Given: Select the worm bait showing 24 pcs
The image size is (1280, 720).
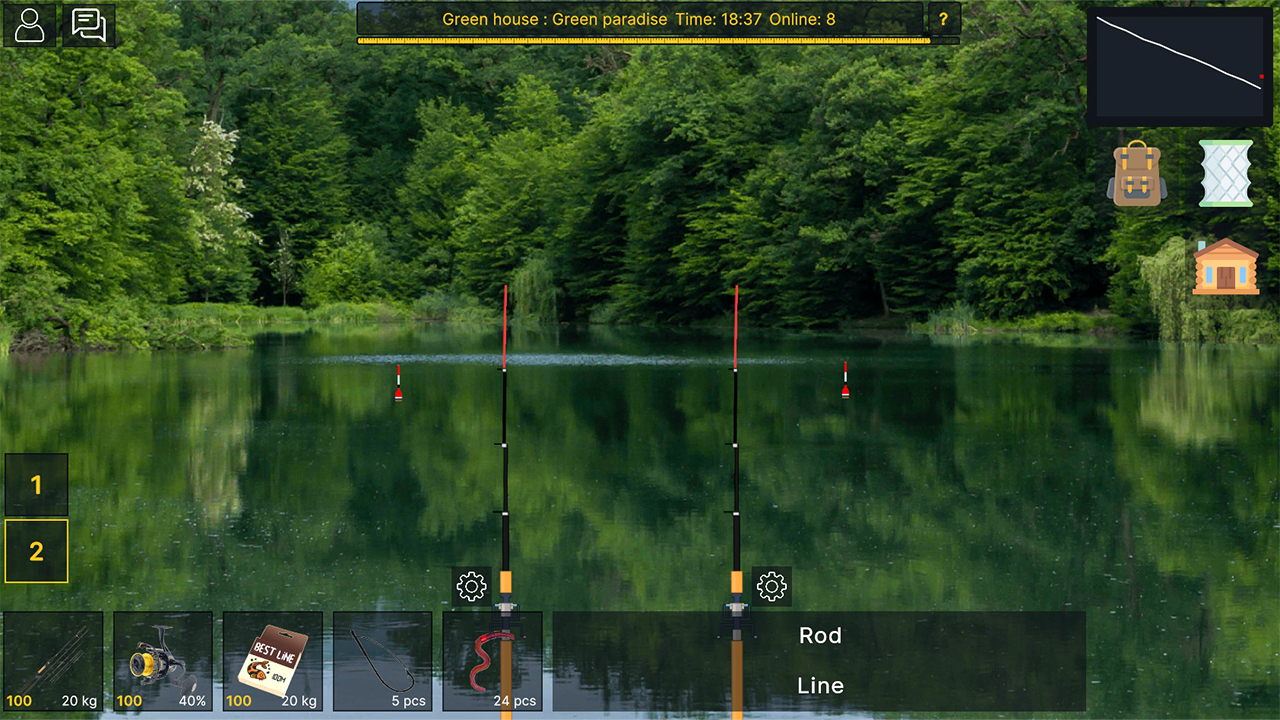Looking at the screenshot, I should (x=492, y=660).
